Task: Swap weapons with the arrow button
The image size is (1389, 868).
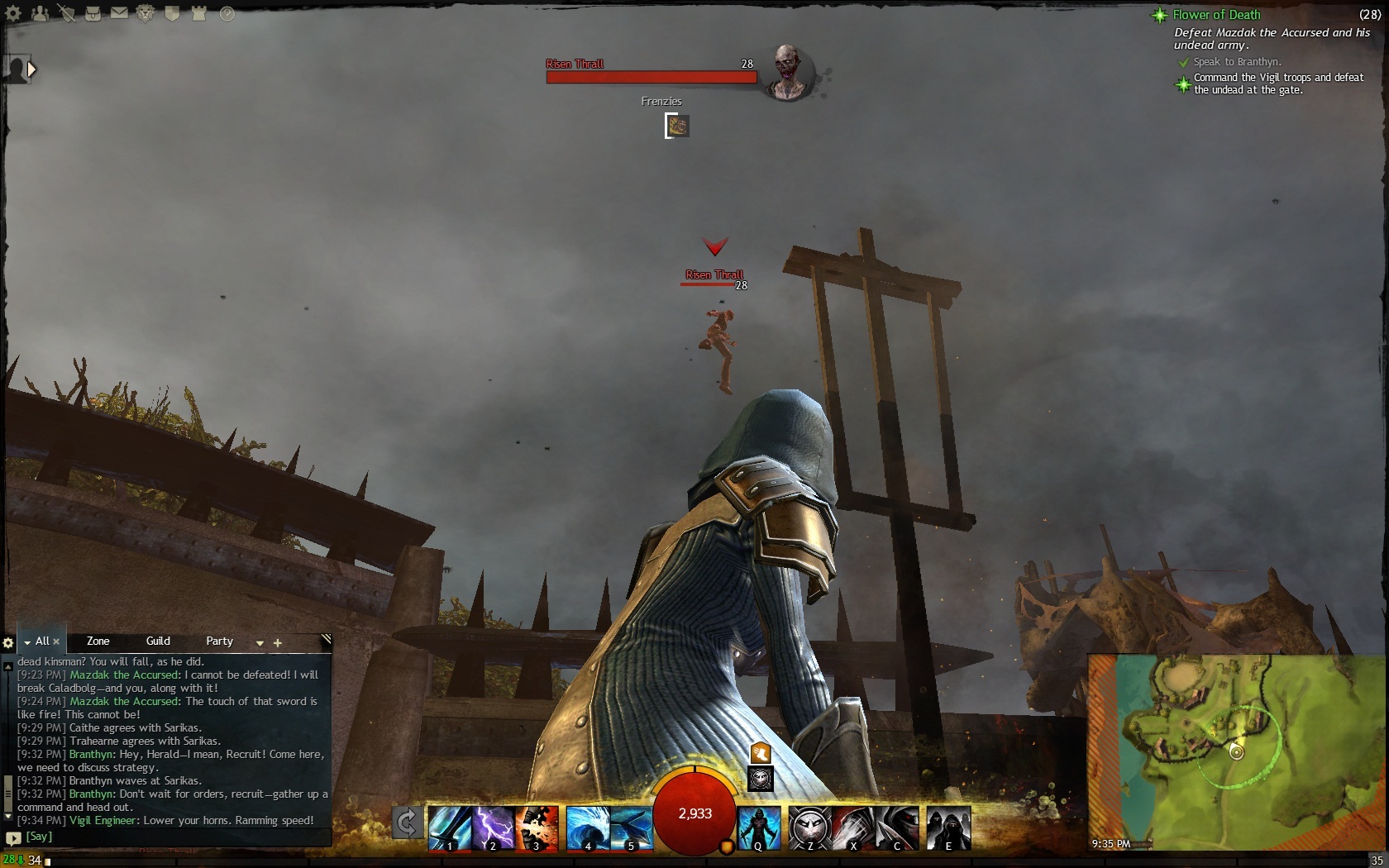Action: (x=407, y=823)
